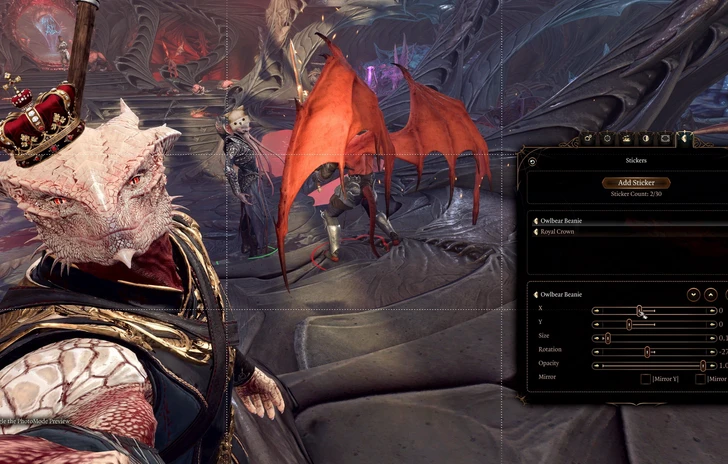Set the sticker Rotation slider

tap(647, 352)
